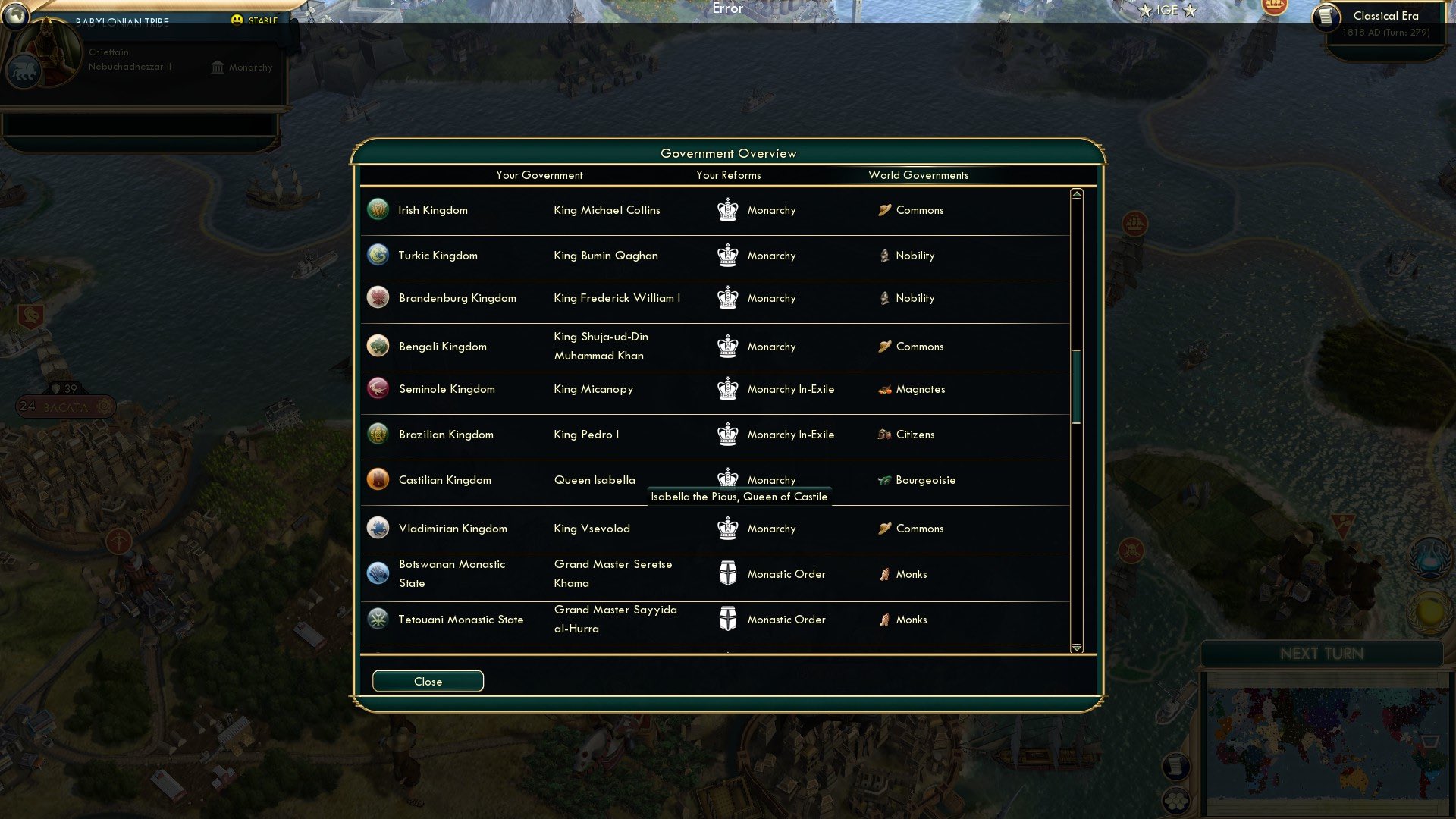Viewport: 1456px width, 819px height.
Task: Click the down arrow on the government list scrollbar
Action: click(1076, 649)
